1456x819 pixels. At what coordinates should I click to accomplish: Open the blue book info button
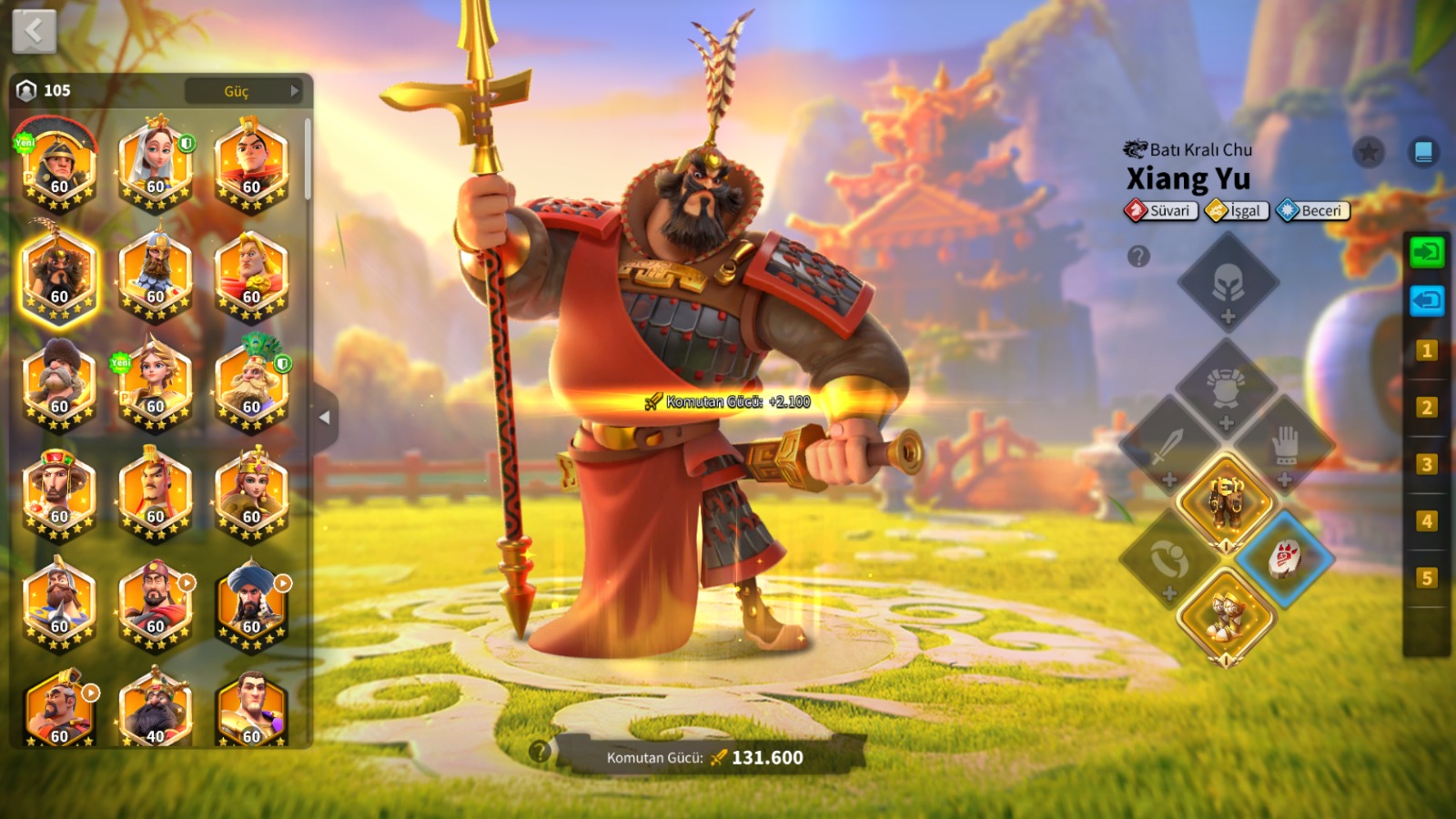(1423, 152)
